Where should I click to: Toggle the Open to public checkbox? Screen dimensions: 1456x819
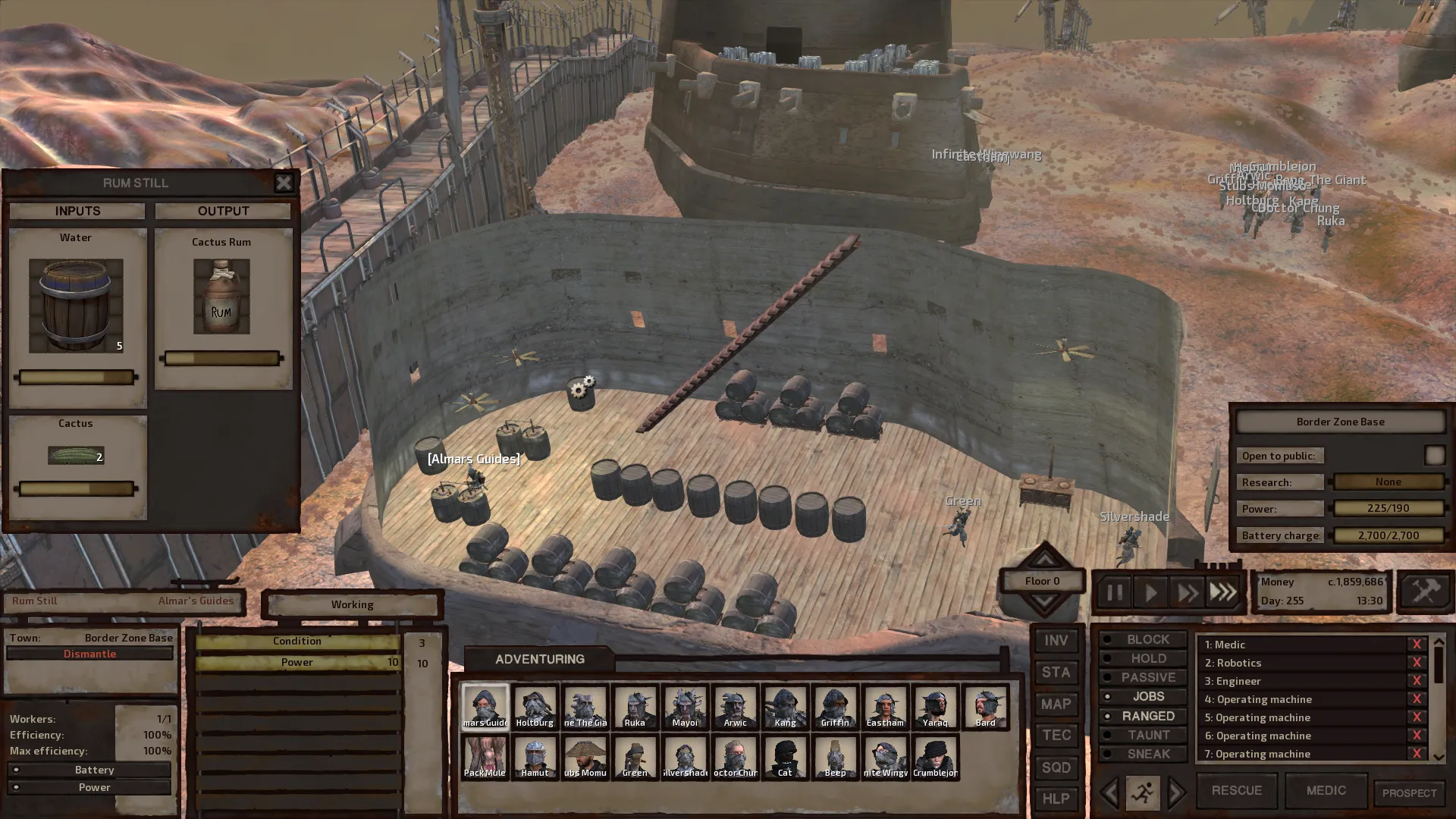(1434, 455)
